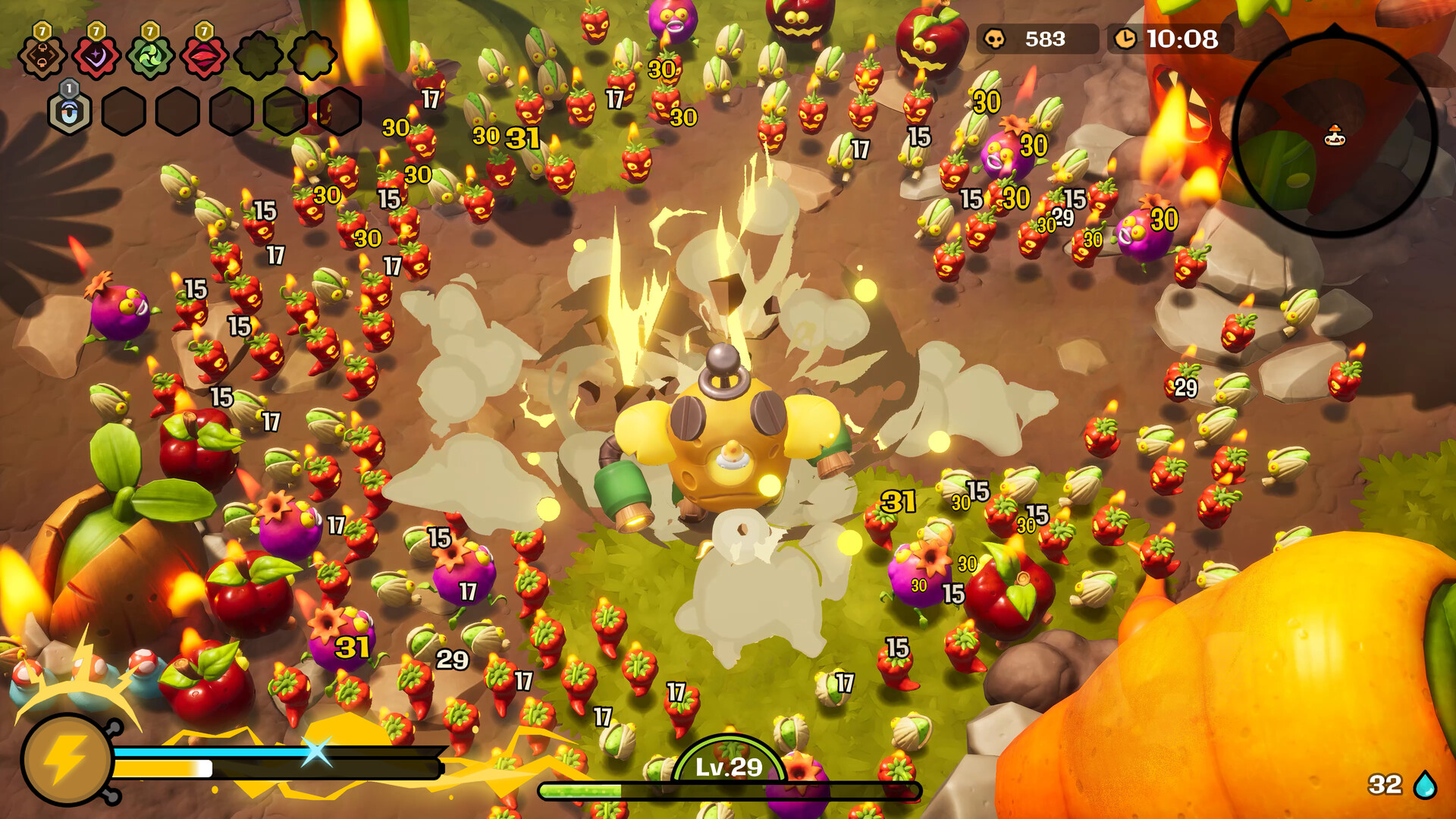This screenshot has width=1456, height=819.
Task: Select the green swirl regeneration ability icon
Action: coord(150,57)
